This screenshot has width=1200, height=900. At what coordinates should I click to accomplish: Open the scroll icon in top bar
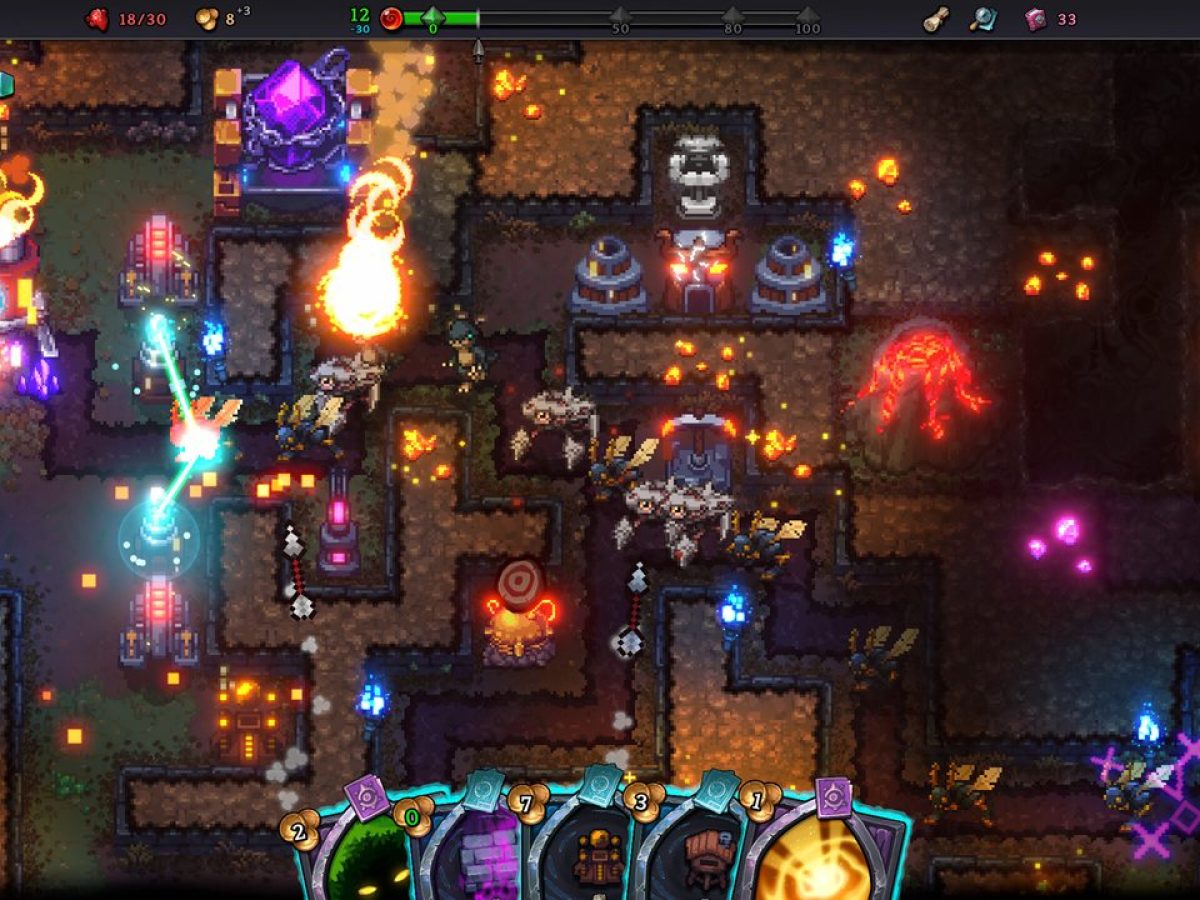(x=936, y=19)
